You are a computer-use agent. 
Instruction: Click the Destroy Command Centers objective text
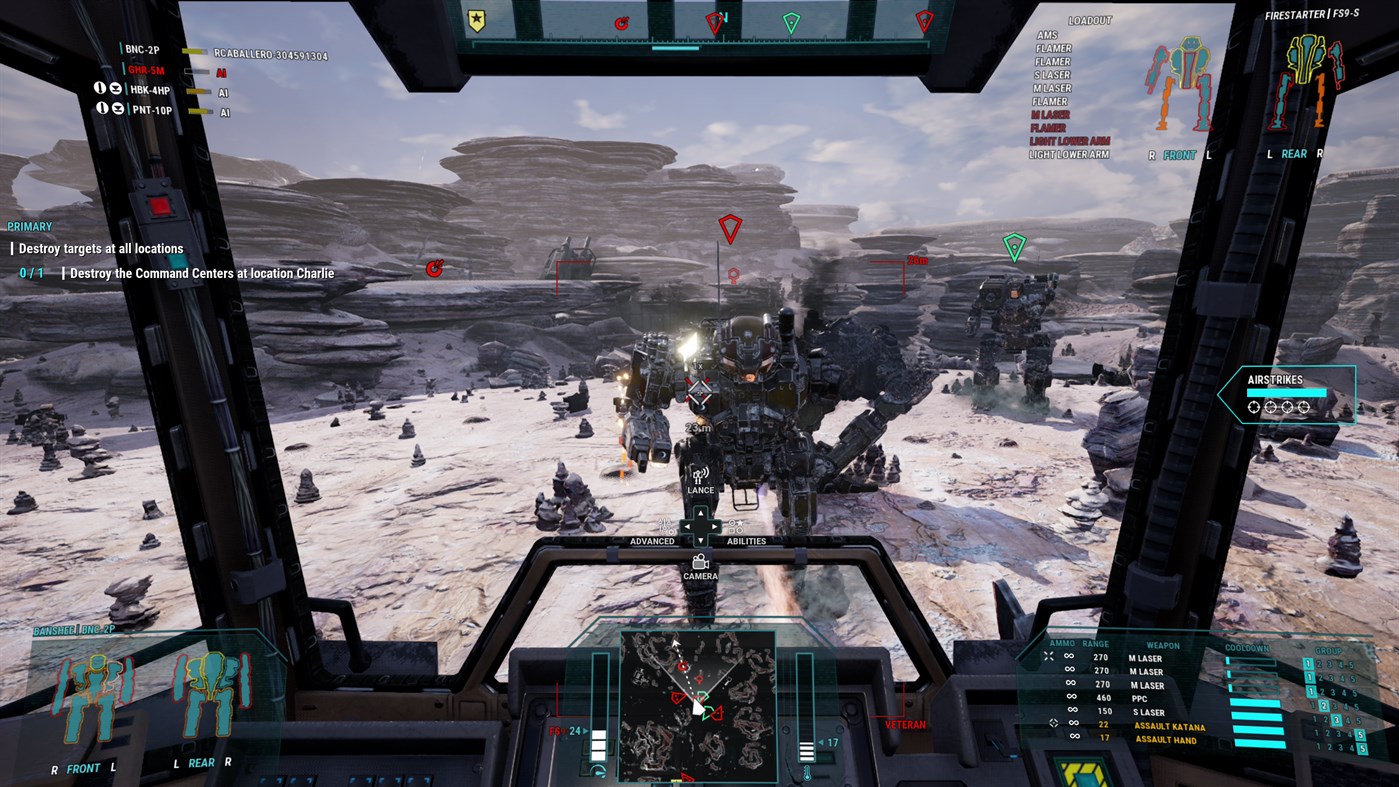[x=202, y=272]
